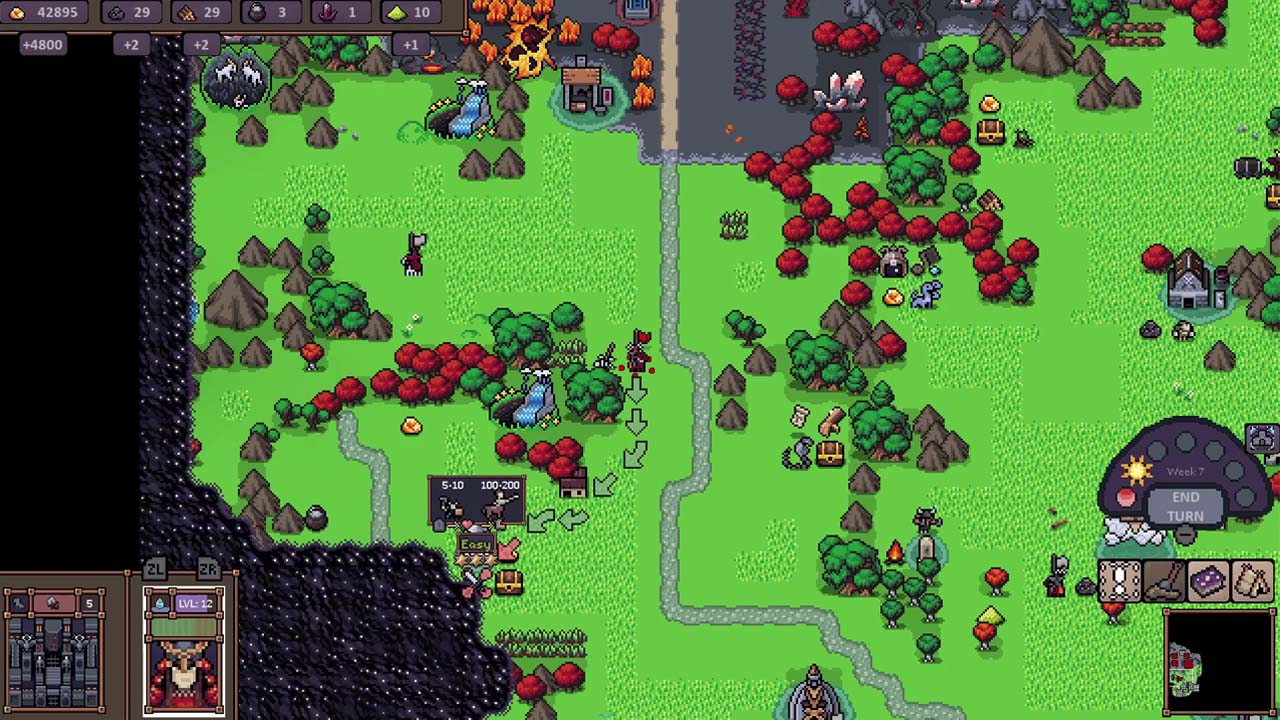Click the castle icon above the minimap
The image size is (1280, 720).
[x=1260, y=438]
